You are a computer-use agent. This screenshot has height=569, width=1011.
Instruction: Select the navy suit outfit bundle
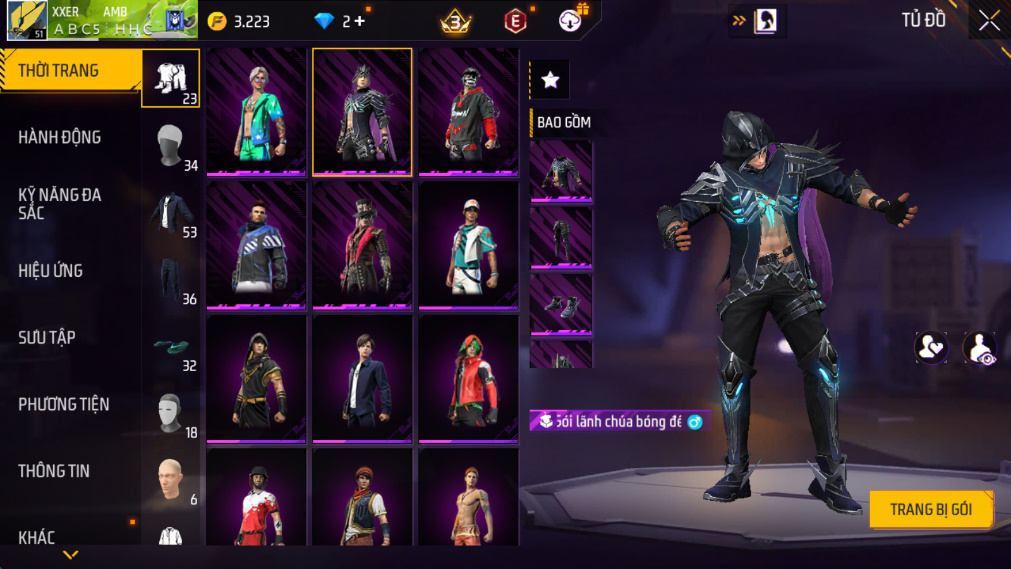tap(362, 378)
